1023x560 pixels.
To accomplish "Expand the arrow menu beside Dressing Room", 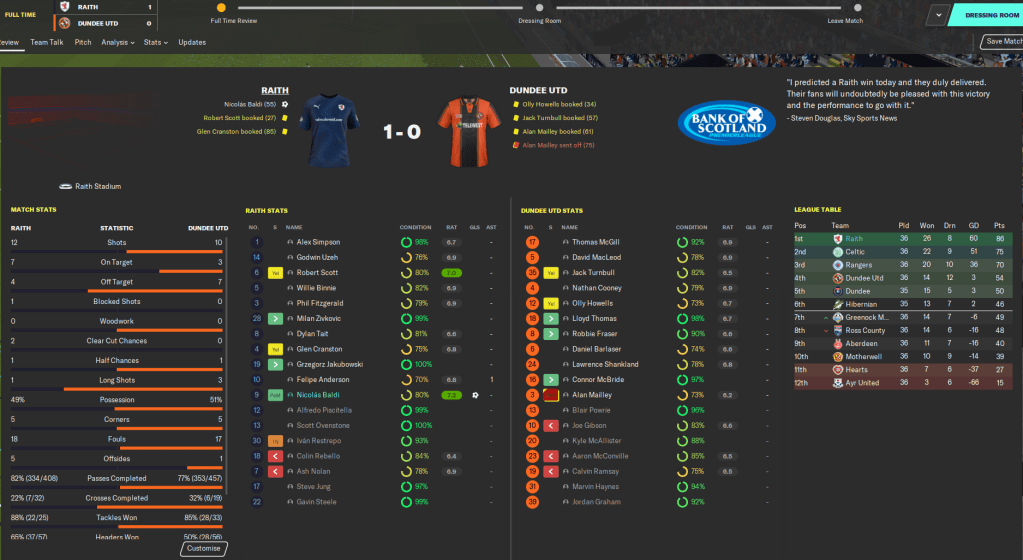I will tap(938, 15).
